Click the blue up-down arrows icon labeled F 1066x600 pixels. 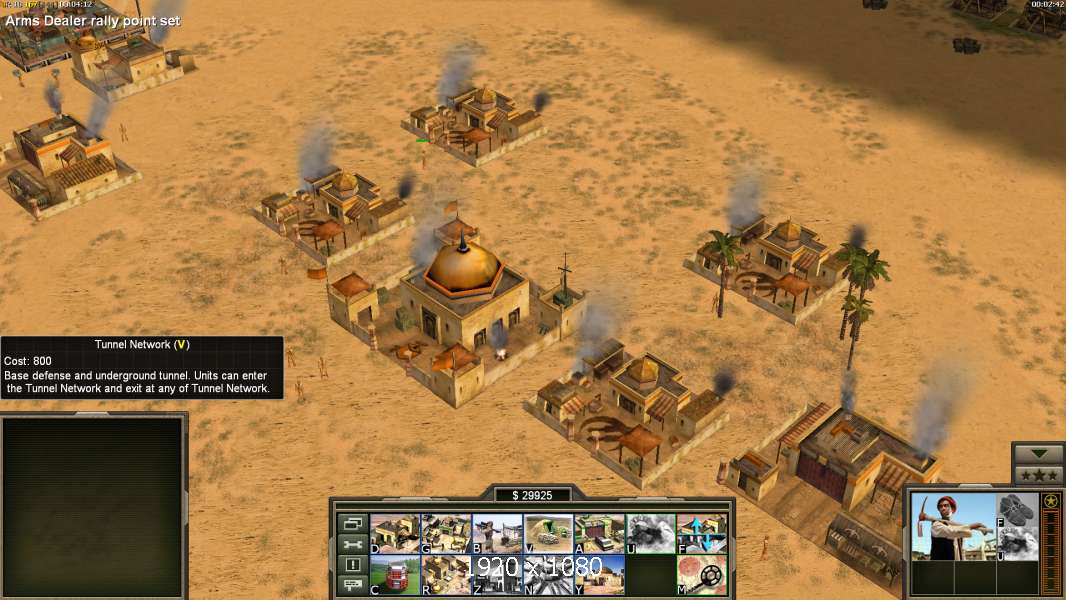(702, 534)
